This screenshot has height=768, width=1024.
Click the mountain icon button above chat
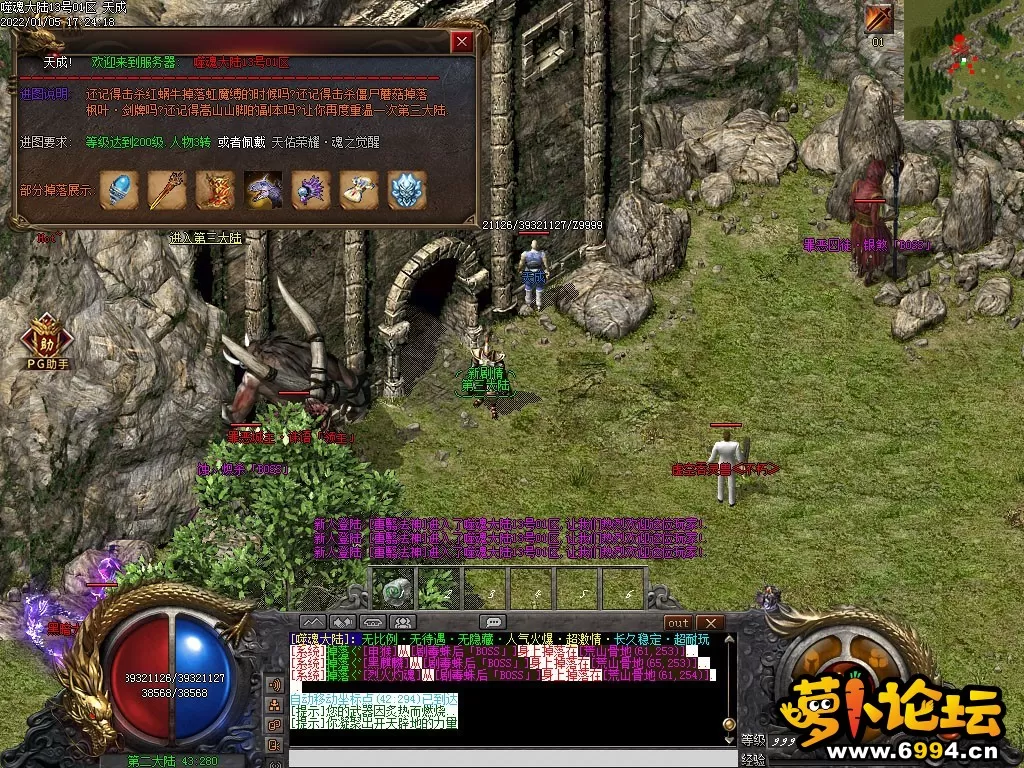pos(313,622)
